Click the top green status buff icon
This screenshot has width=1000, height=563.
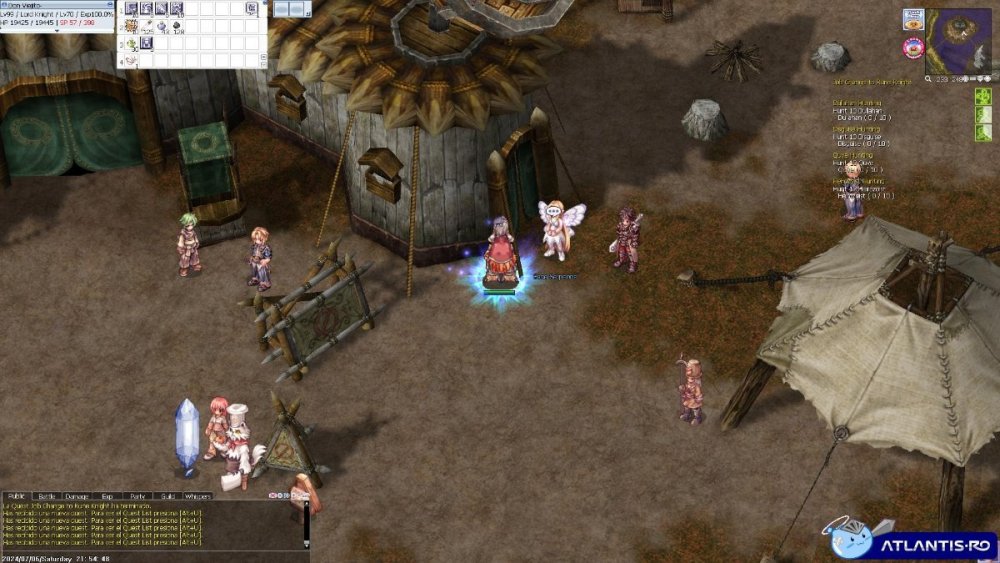(983, 96)
